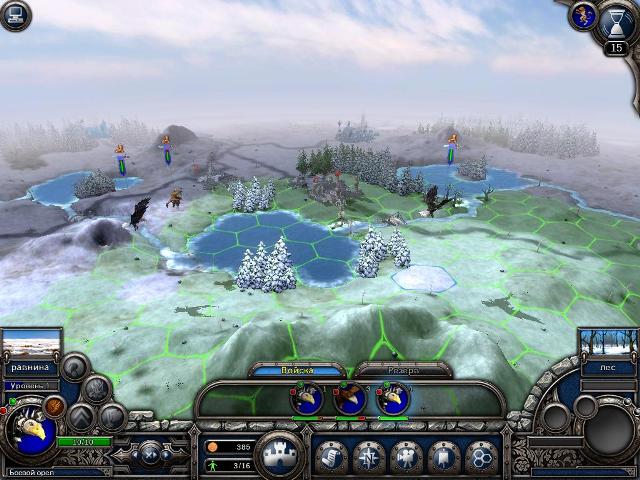The height and width of the screenshot is (480, 640).
Task: Click the film camera button
Action: (x=405, y=456)
